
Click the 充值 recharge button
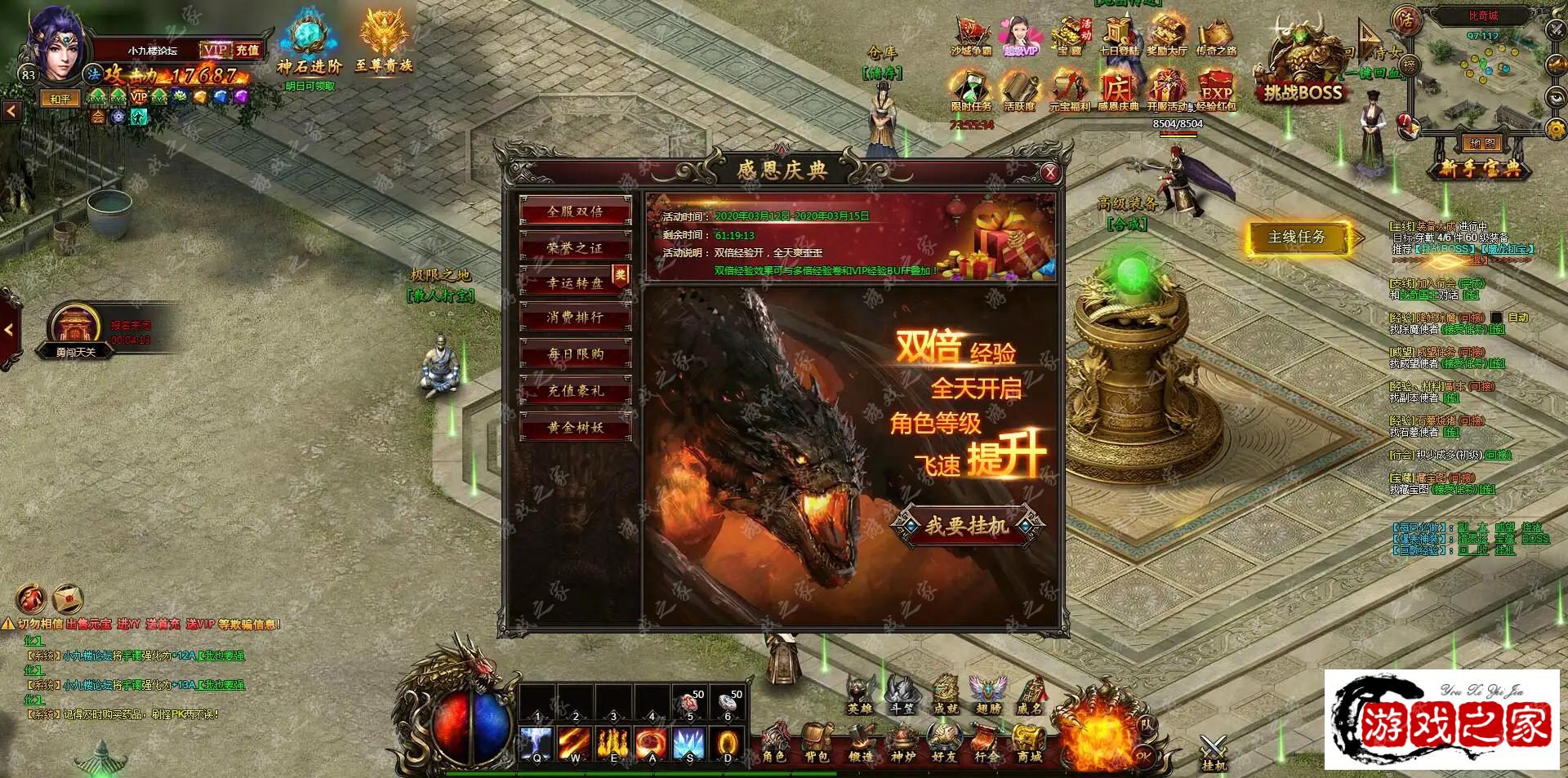pos(247,51)
